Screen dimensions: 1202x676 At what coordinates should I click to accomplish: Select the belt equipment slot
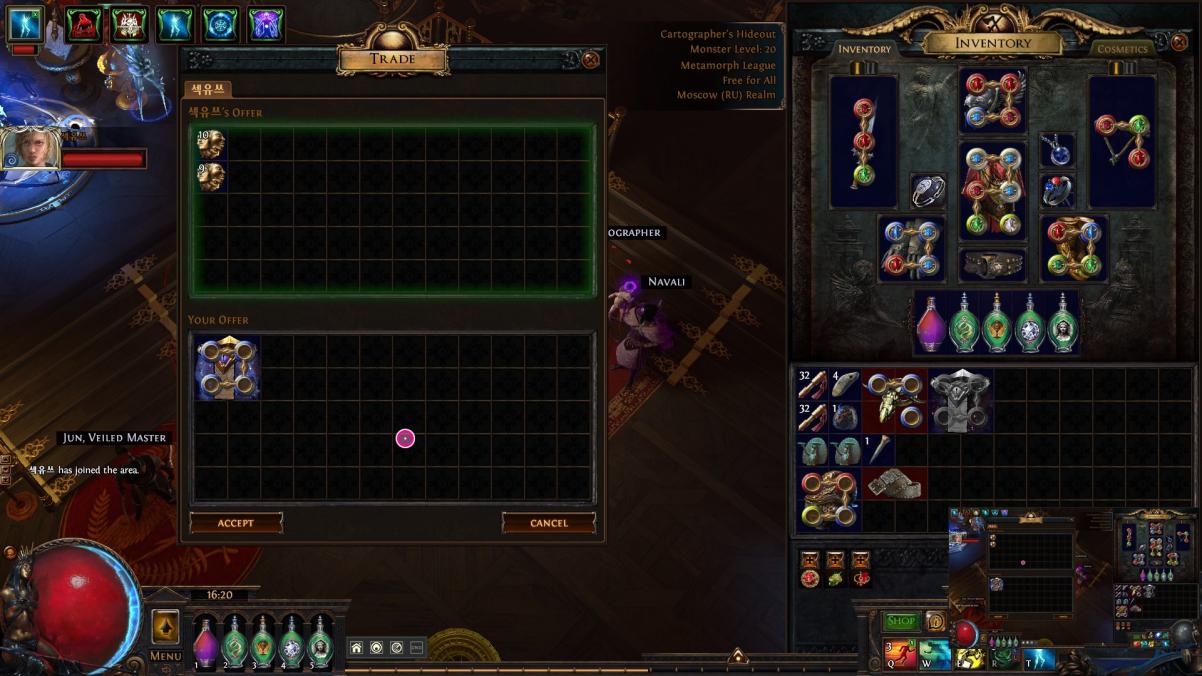tap(992, 265)
